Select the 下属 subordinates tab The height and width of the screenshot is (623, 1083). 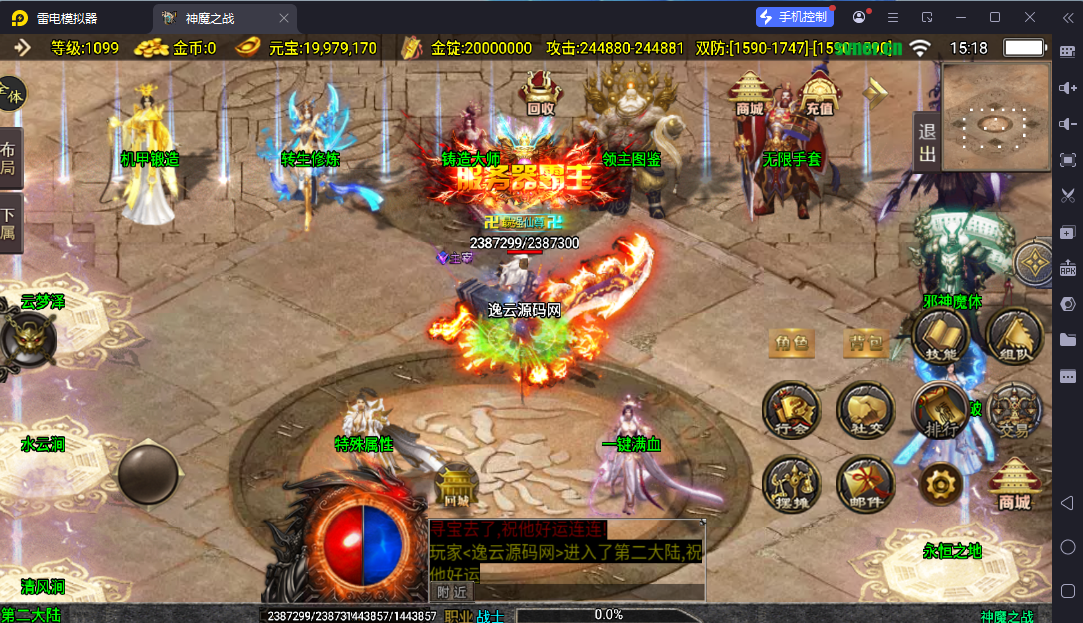[9, 224]
